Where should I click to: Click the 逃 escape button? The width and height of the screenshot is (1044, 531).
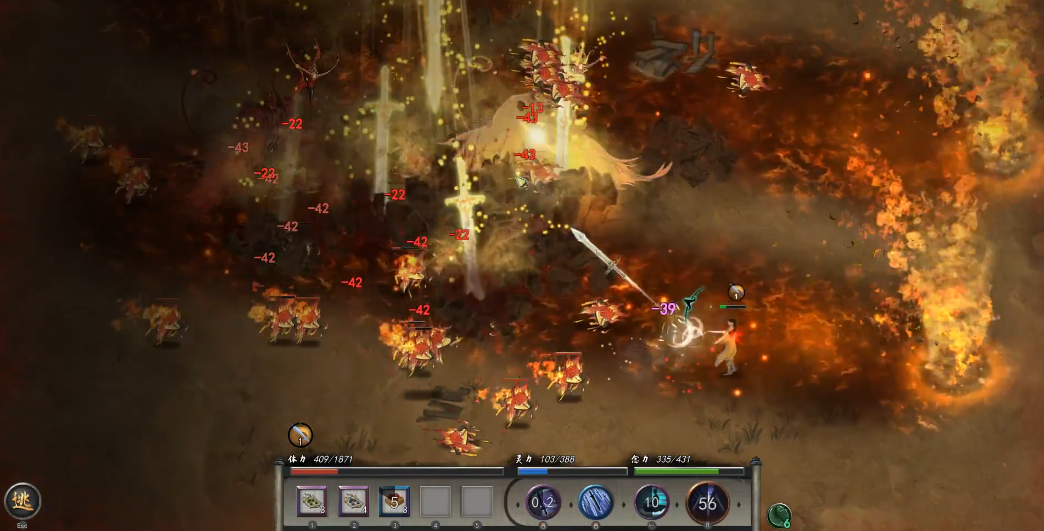pos(22,500)
